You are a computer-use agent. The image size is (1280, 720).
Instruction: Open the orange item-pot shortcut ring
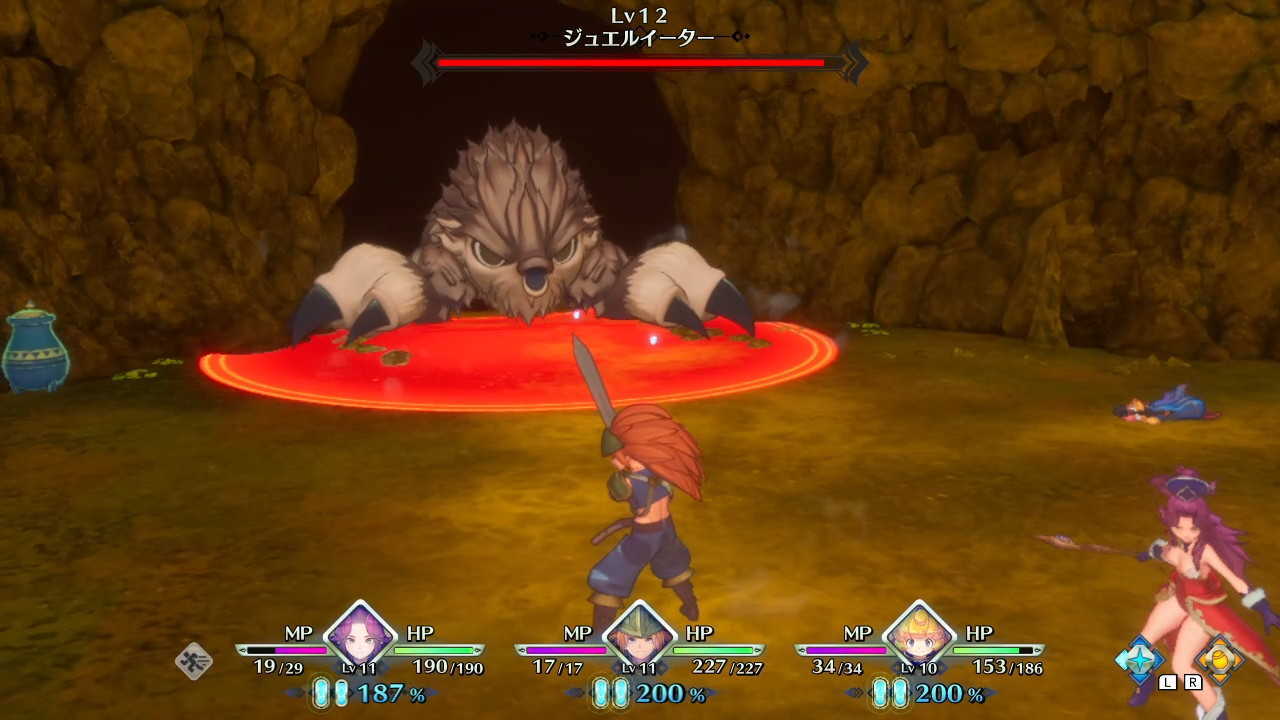[1219, 658]
